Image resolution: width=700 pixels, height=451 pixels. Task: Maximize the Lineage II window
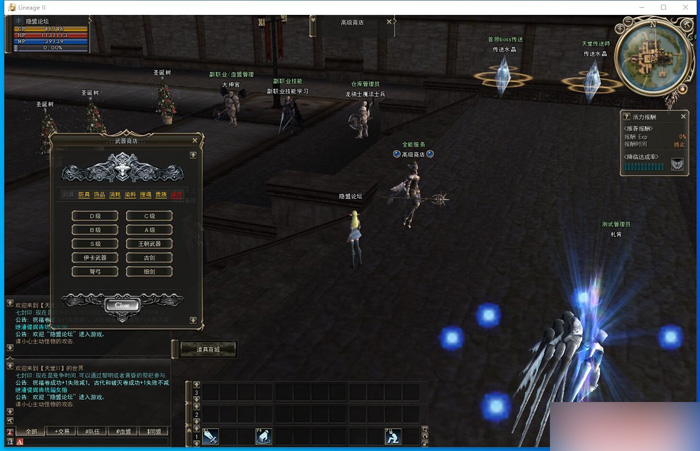(x=663, y=7)
